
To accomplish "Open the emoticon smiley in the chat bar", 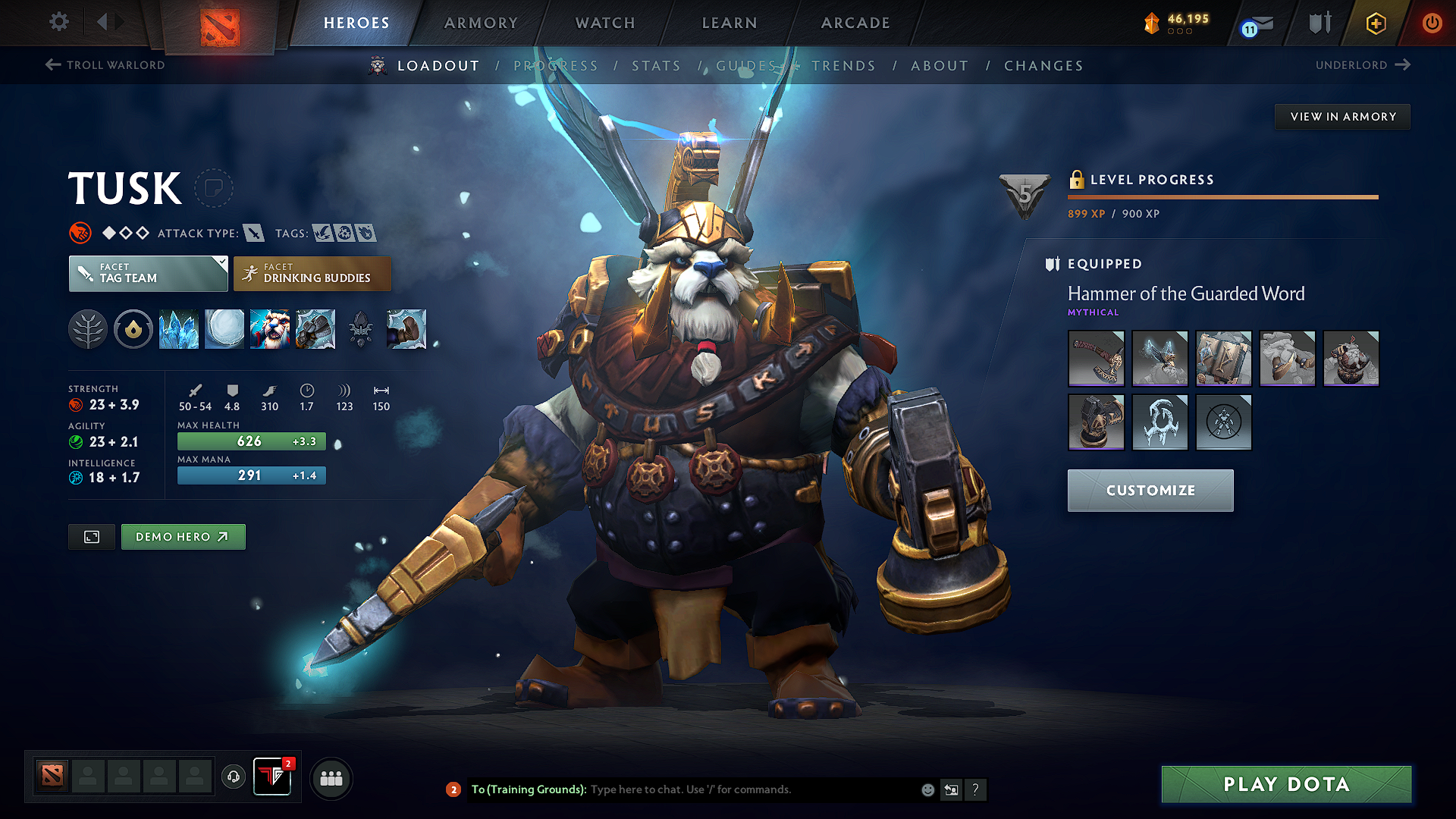I will 927,789.
